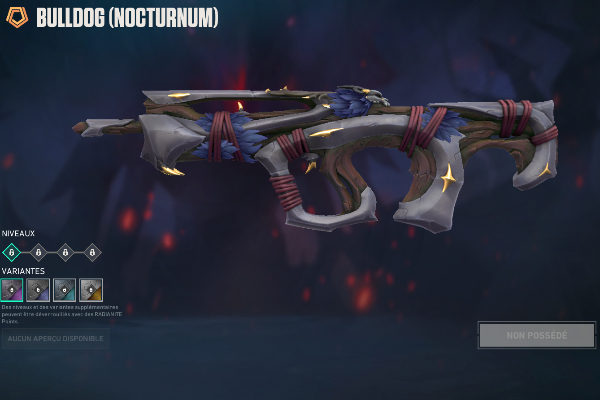600x400 pixels.
Task: Select the teal highlighted first level diamond
Action: click(x=12, y=252)
